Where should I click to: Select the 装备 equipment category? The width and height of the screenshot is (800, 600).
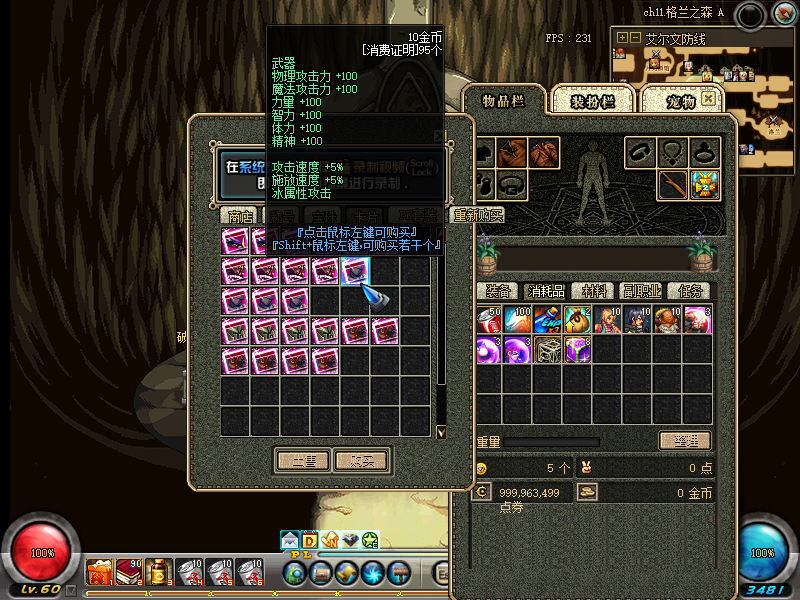[498, 291]
